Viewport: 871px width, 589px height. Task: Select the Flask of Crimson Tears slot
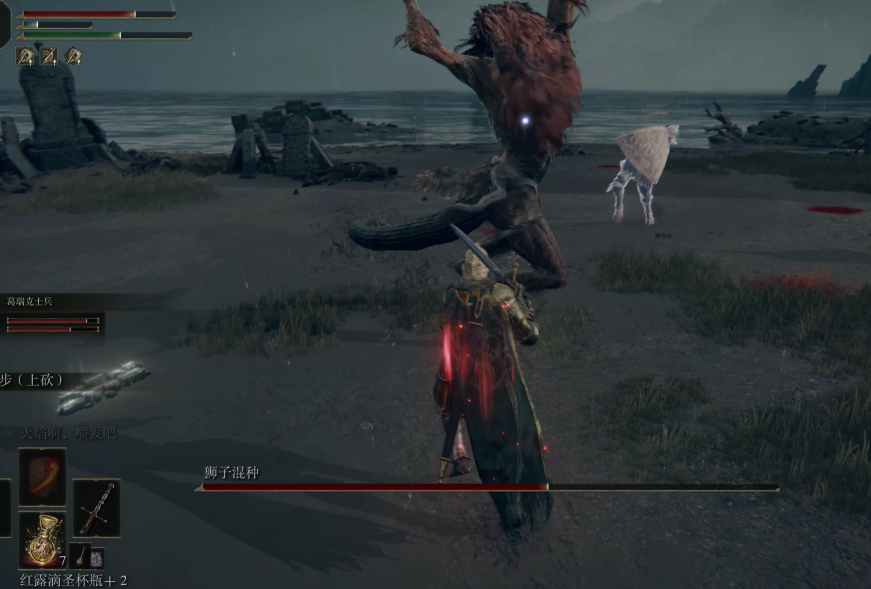pyautogui.click(x=43, y=539)
